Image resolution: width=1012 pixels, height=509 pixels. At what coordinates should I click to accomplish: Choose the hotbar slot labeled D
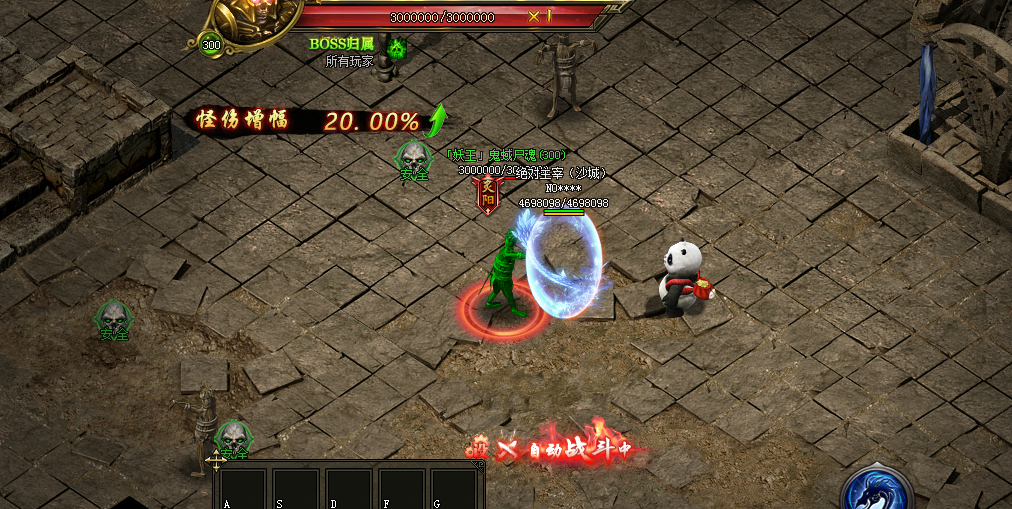pos(349,488)
